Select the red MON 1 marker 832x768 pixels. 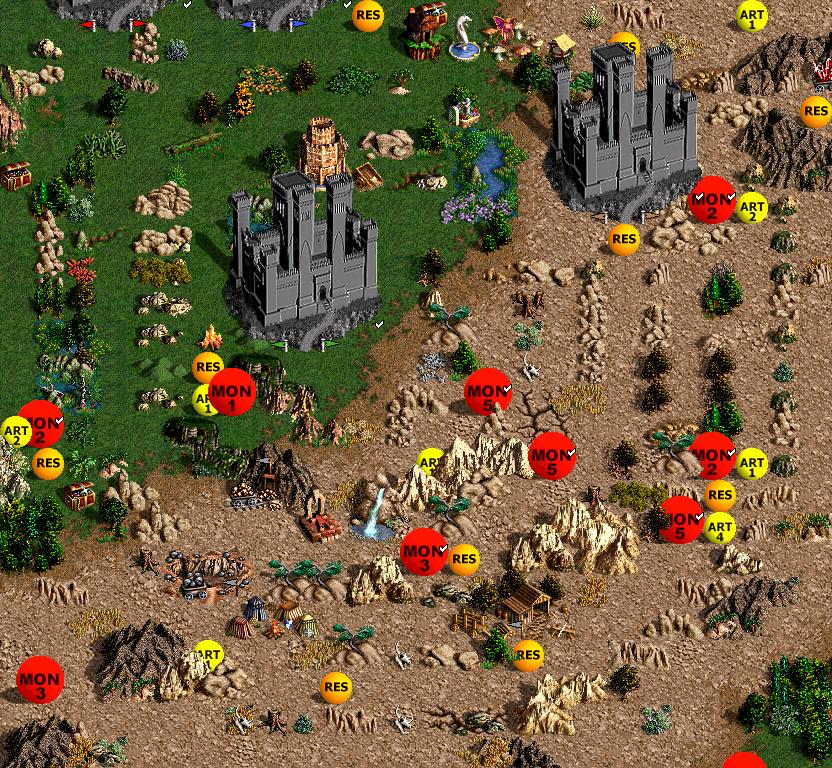pos(232,391)
